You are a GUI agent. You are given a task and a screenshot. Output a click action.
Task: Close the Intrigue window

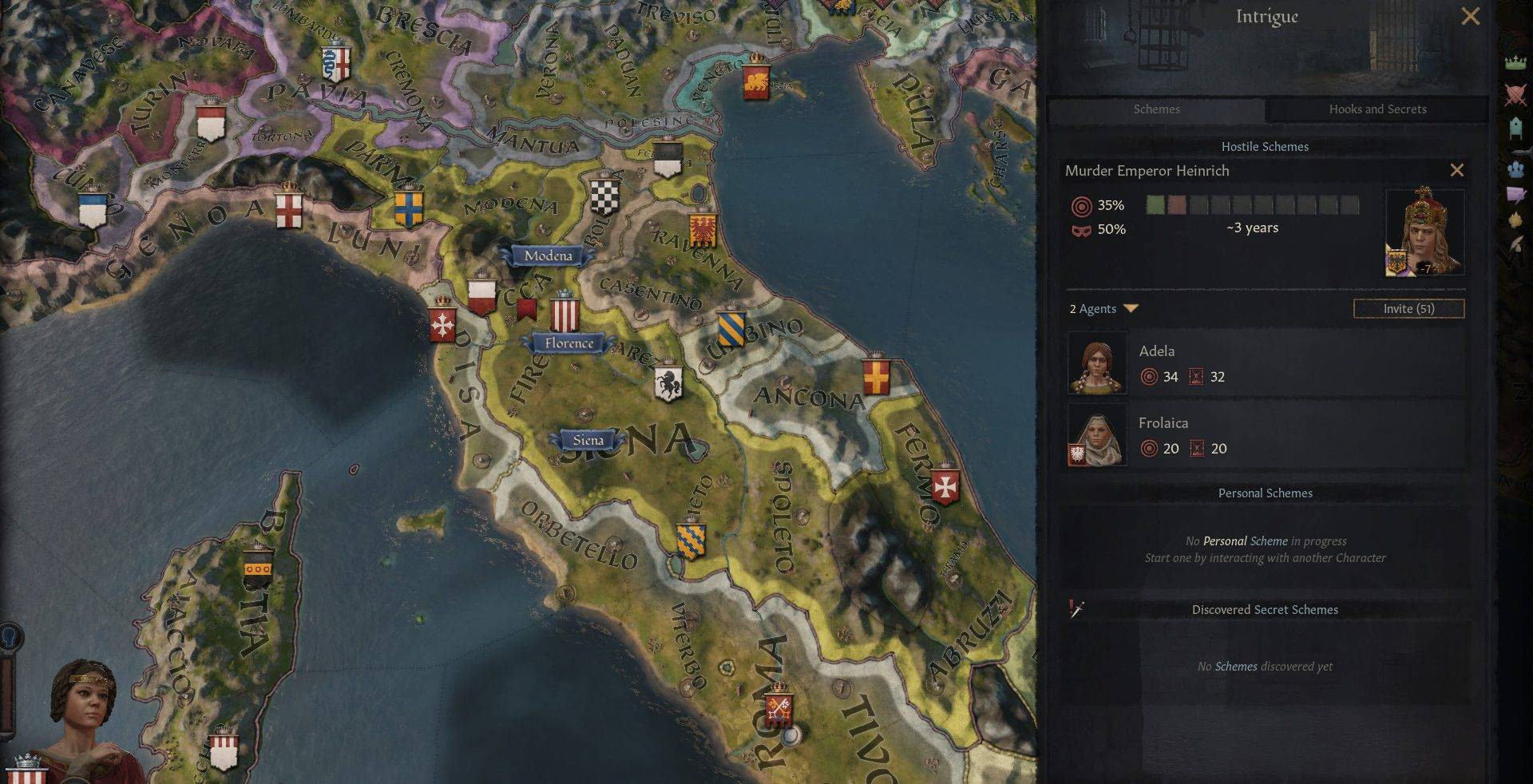[1470, 16]
